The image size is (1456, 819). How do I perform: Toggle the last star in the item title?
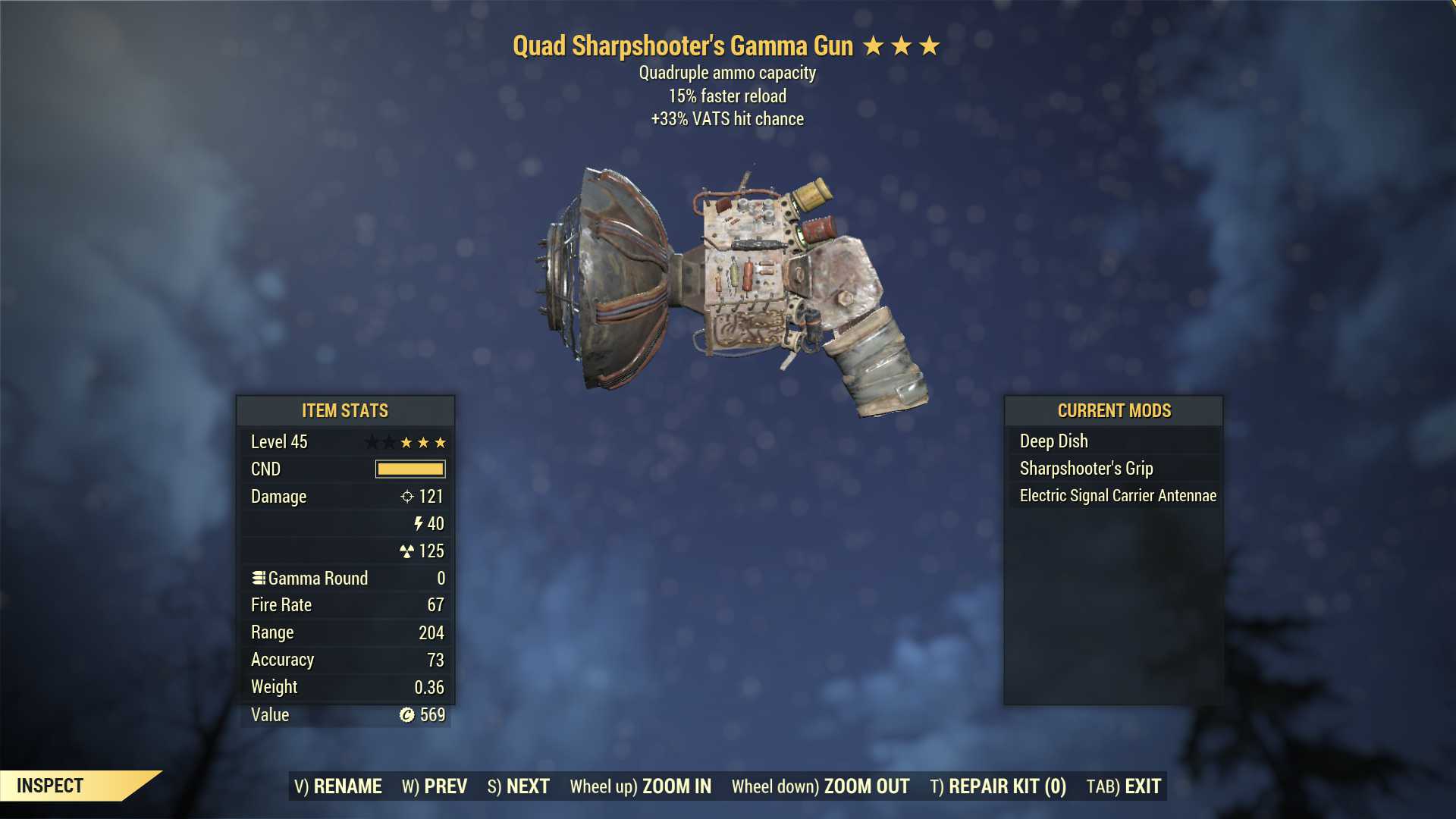point(930,46)
